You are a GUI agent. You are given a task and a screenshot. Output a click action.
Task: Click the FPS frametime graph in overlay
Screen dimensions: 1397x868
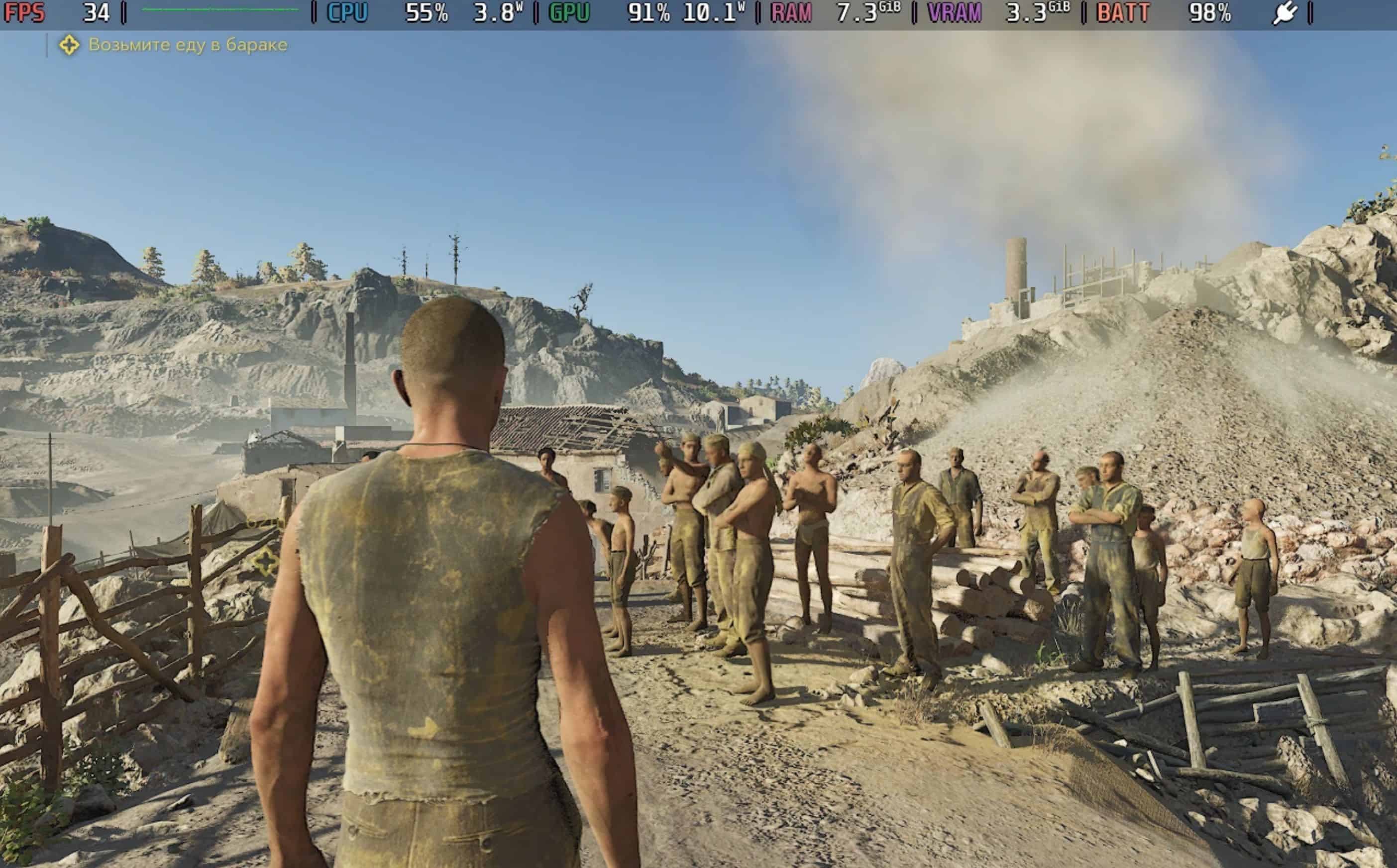tap(220, 10)
